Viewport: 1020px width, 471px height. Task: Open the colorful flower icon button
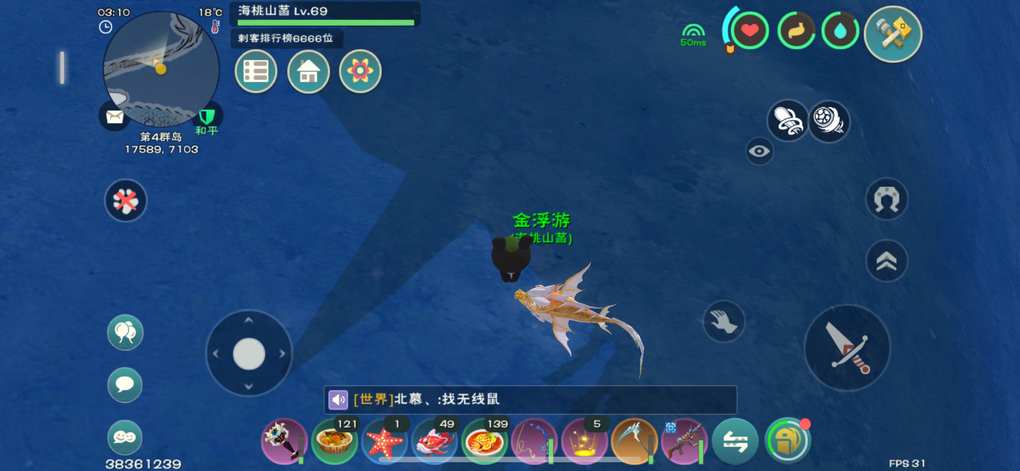(360, 71)
